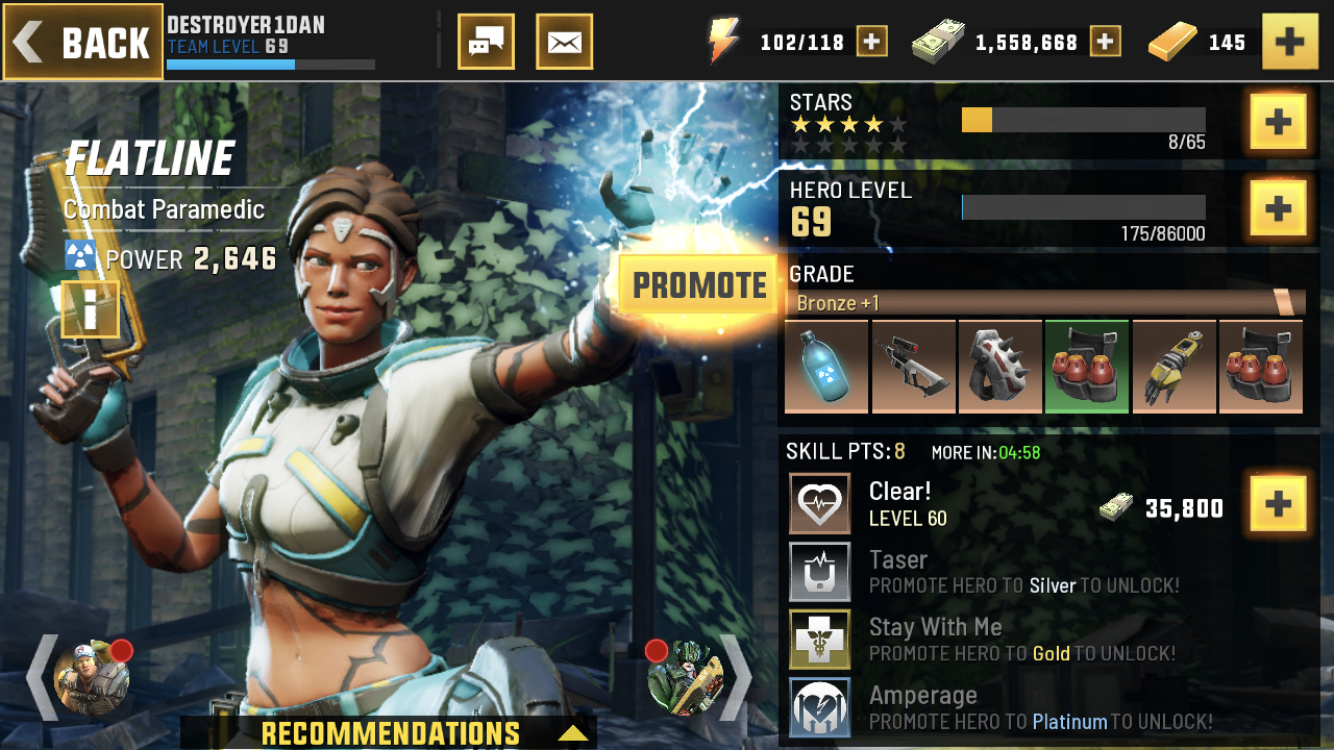The width and height of the screenshot is (1334, 750).
Task: Click the plus button beside the Stars bar
Action: coord(1278,122)
